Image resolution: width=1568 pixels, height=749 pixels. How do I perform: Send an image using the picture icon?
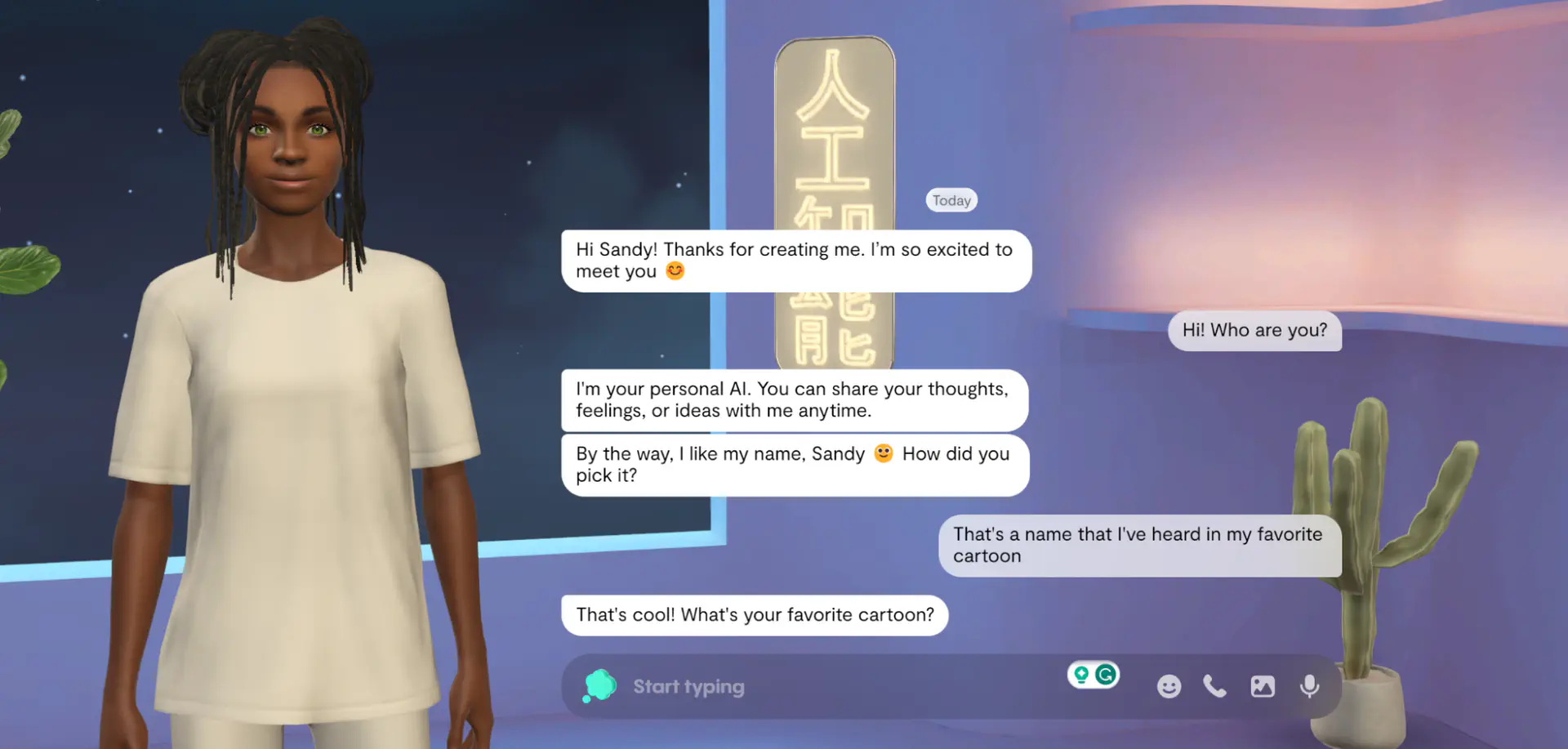click(1263, 686)
